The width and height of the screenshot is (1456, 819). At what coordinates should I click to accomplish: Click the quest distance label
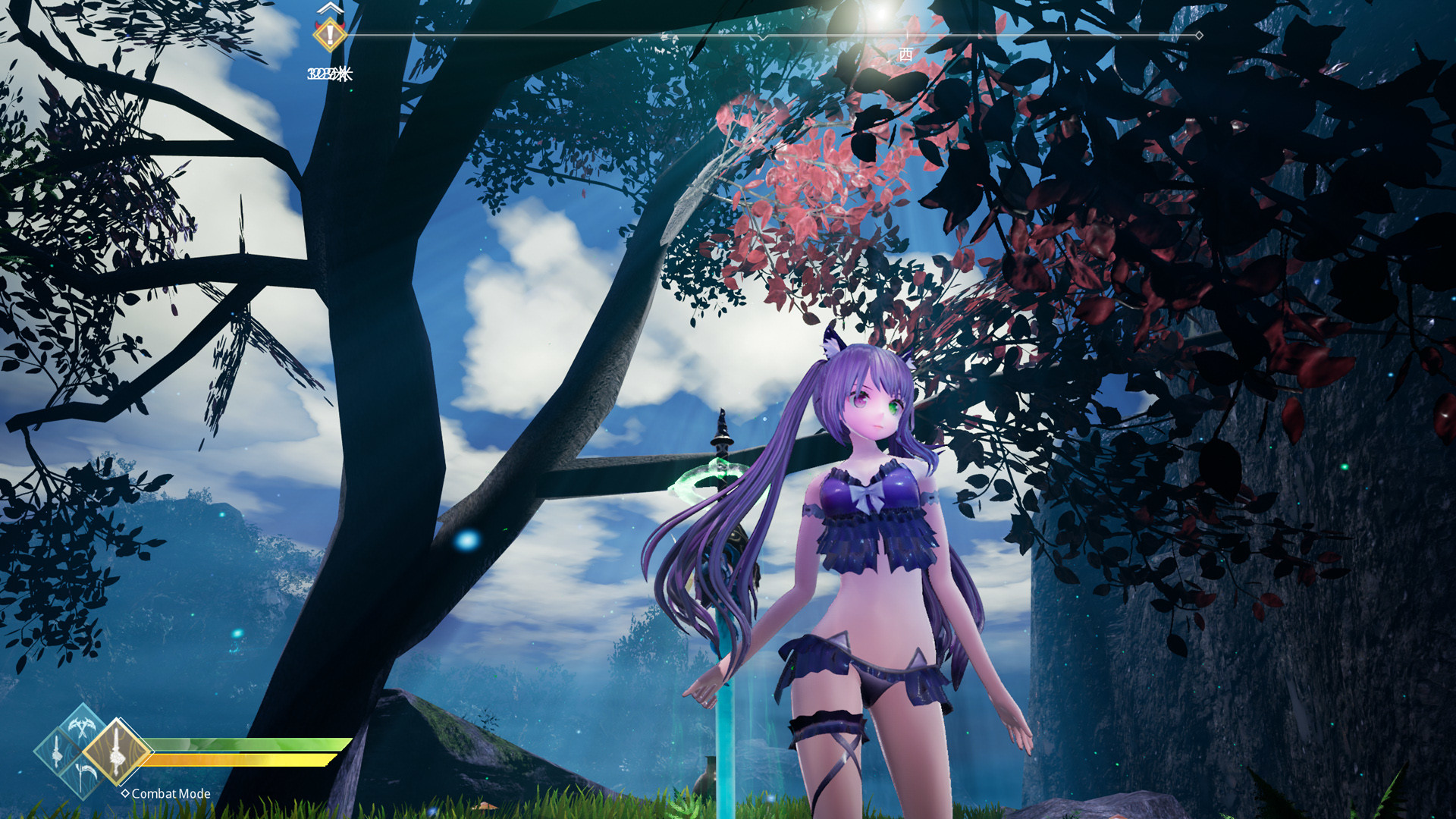point(330,74)
